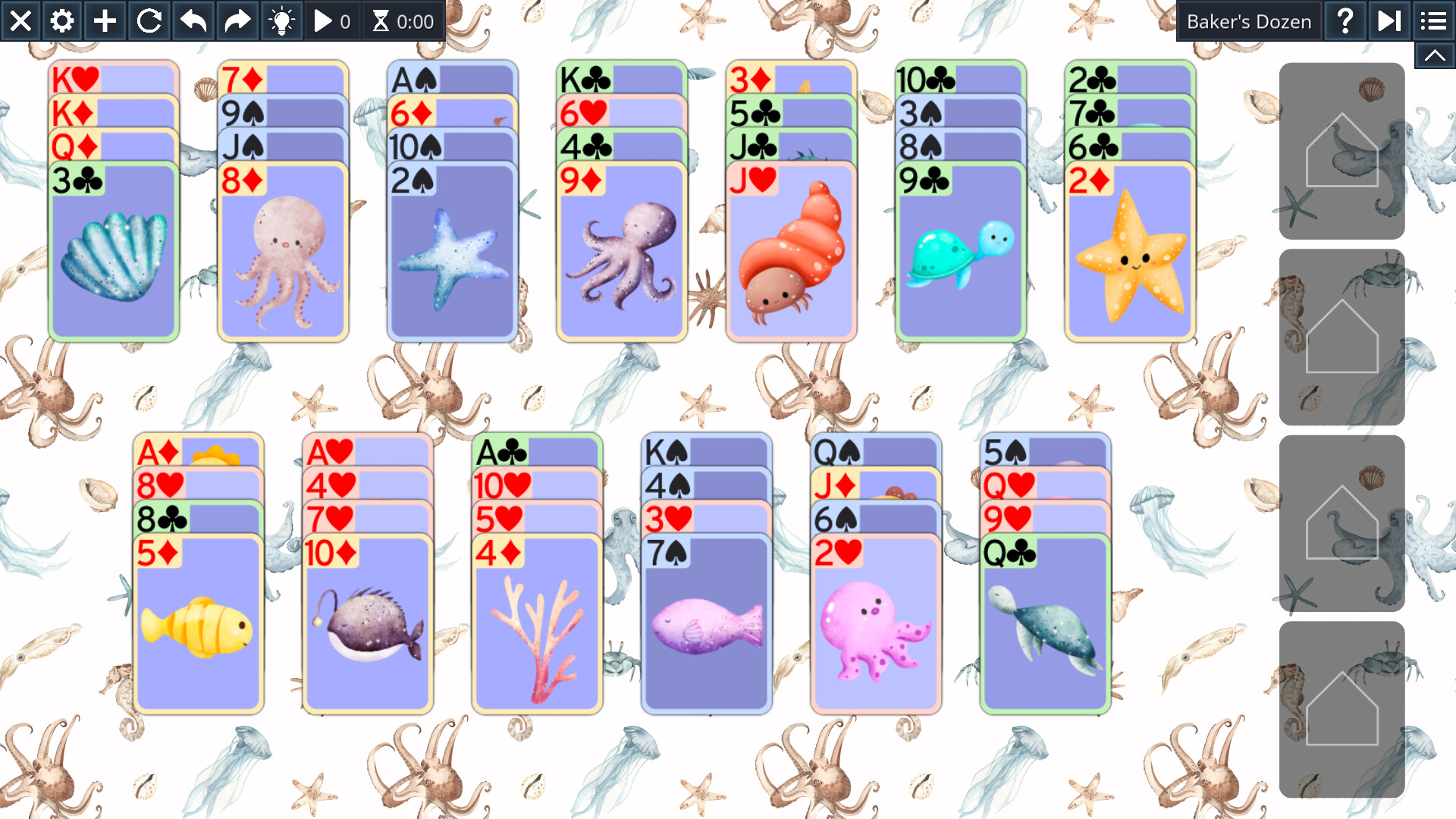Select the 3 of clubs seashell card
Screen dimensions: 1456x819
(x=112, y=250)
